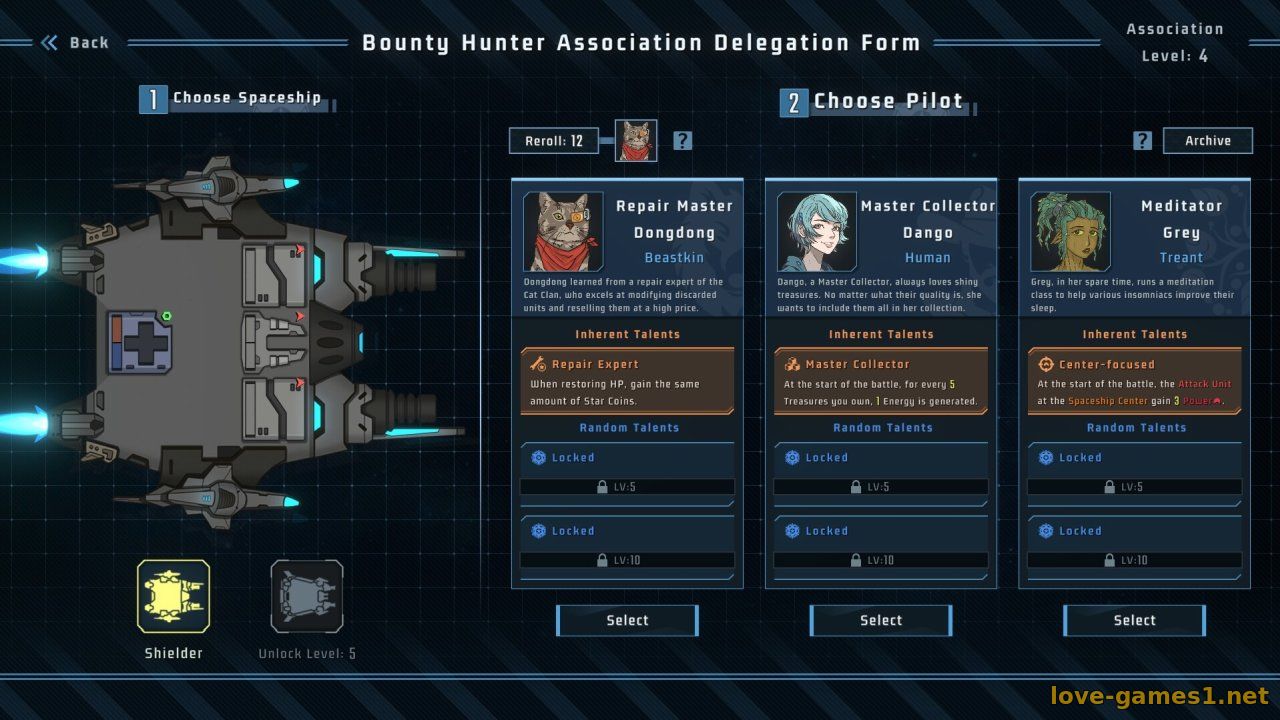This screenshot has width=1280, height=720.
Task: View Dango's Master Collector talent
Action: pyautogui.click(x=881, y=381)
